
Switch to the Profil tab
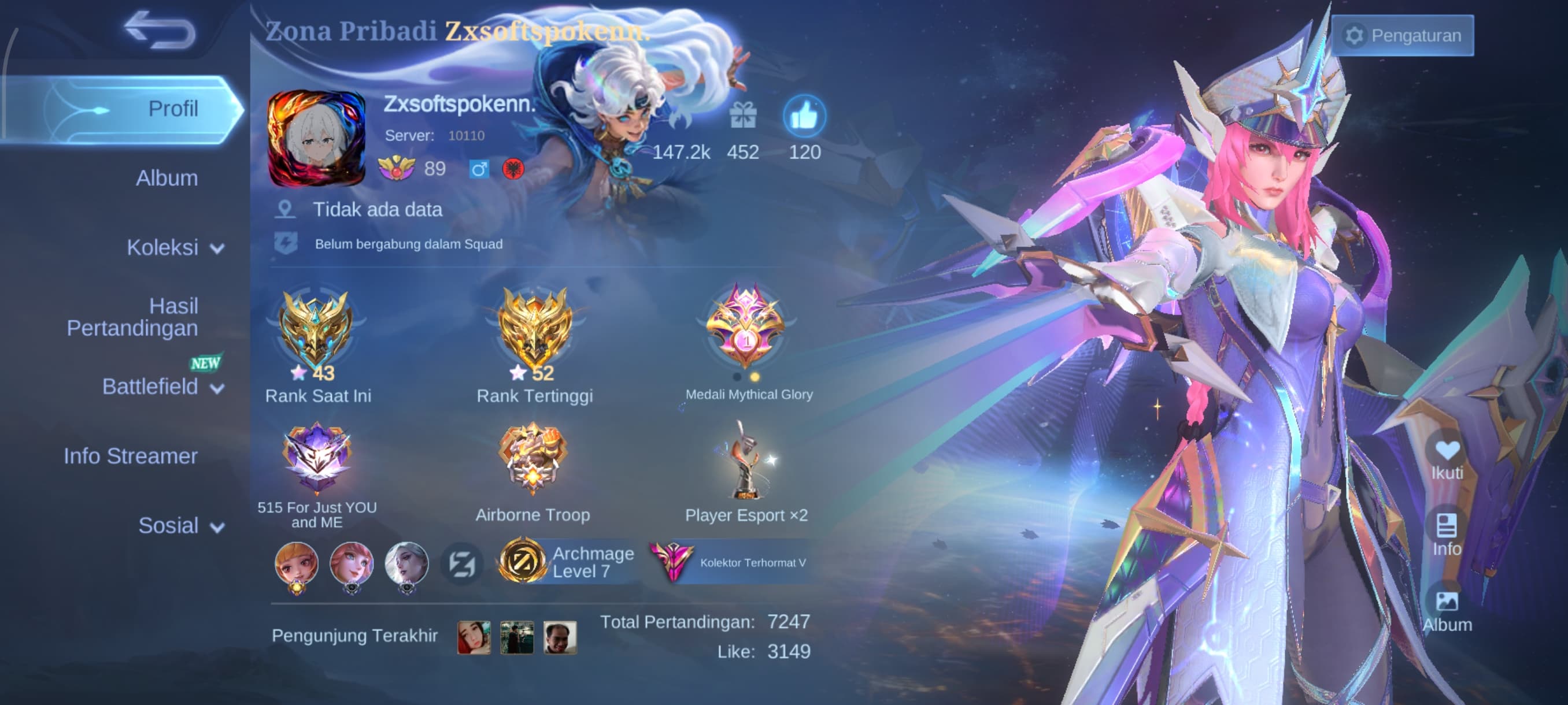coord(173,109)
